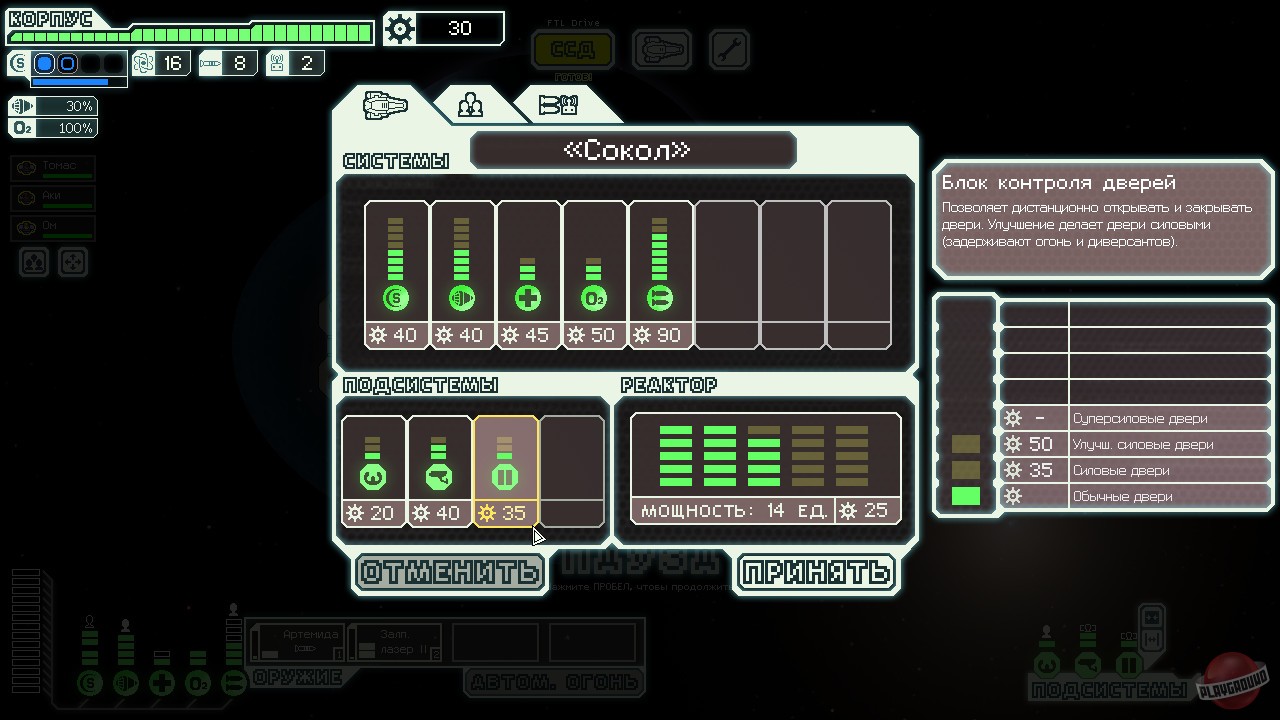Select the wrench repair icon at top

point(729,49)
